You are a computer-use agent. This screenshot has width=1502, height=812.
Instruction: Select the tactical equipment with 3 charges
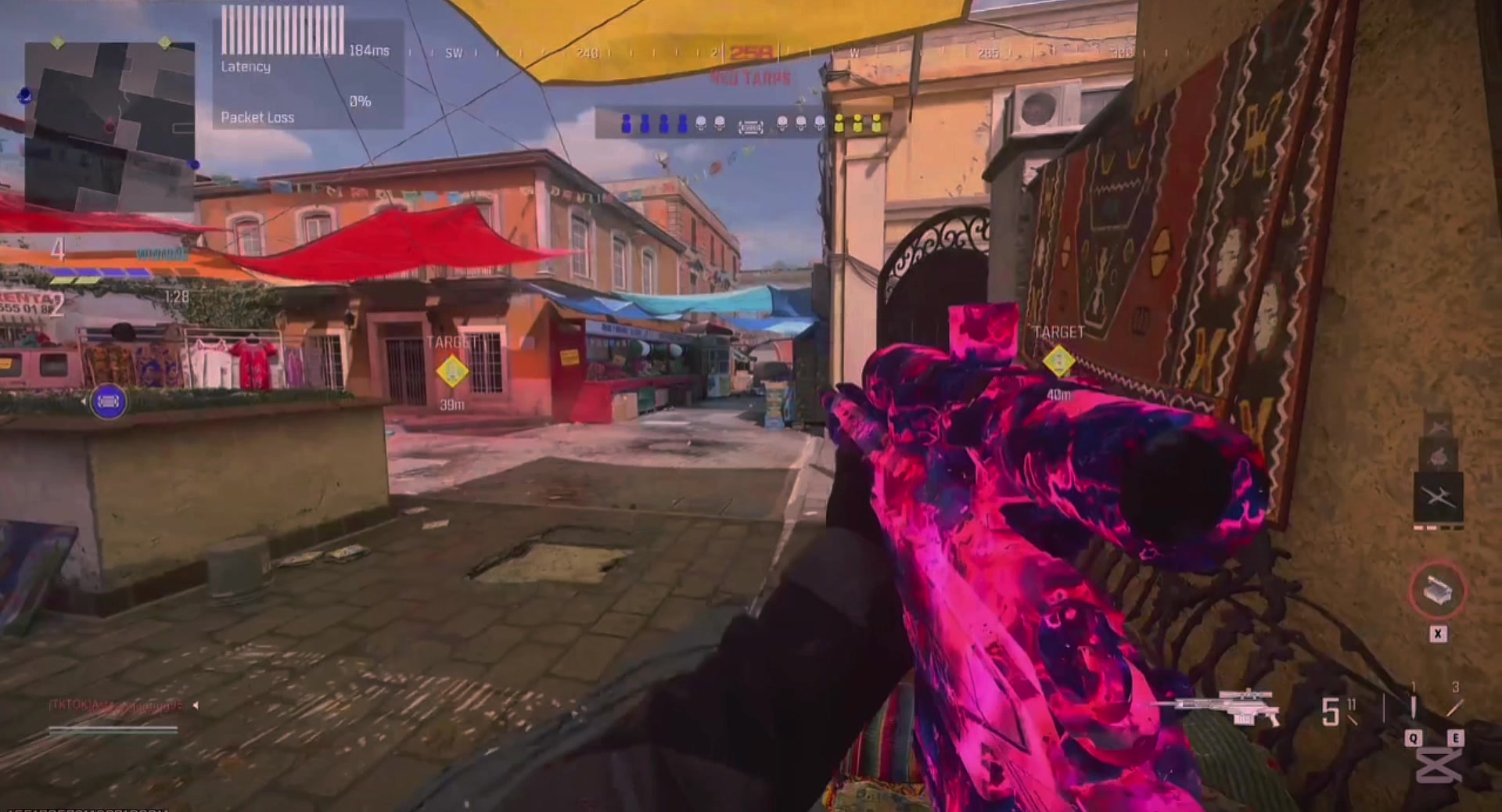1454,708
